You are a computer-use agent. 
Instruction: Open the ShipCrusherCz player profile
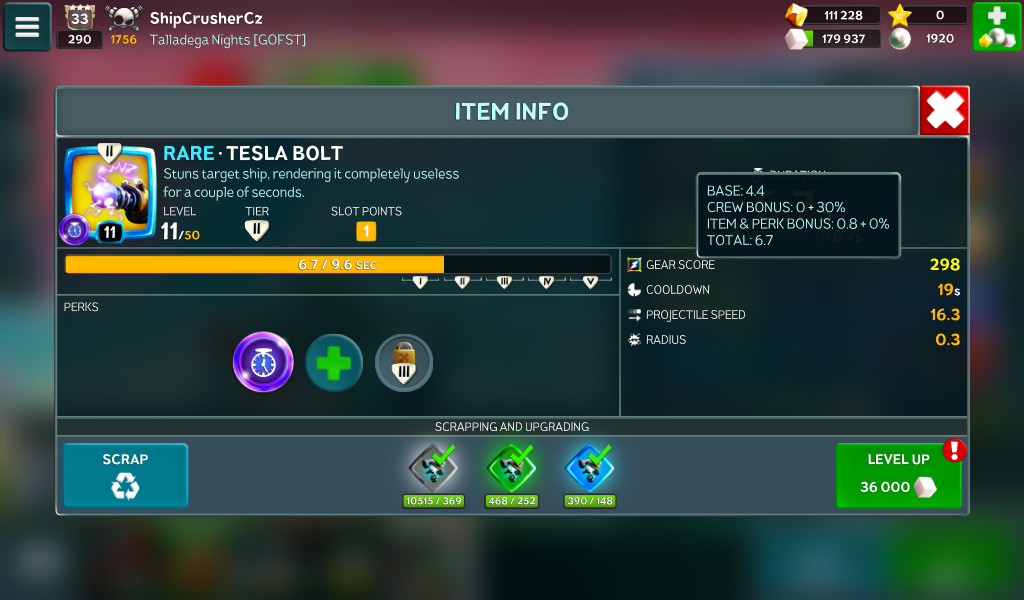pos(205,18)
